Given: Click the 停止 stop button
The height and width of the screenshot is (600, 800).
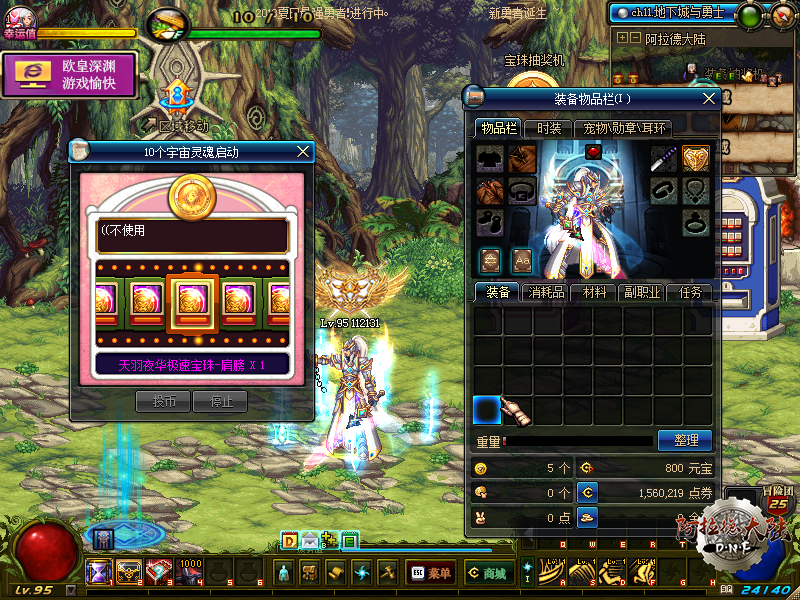Looking at the screenshot, I should (x=219, y=402).
